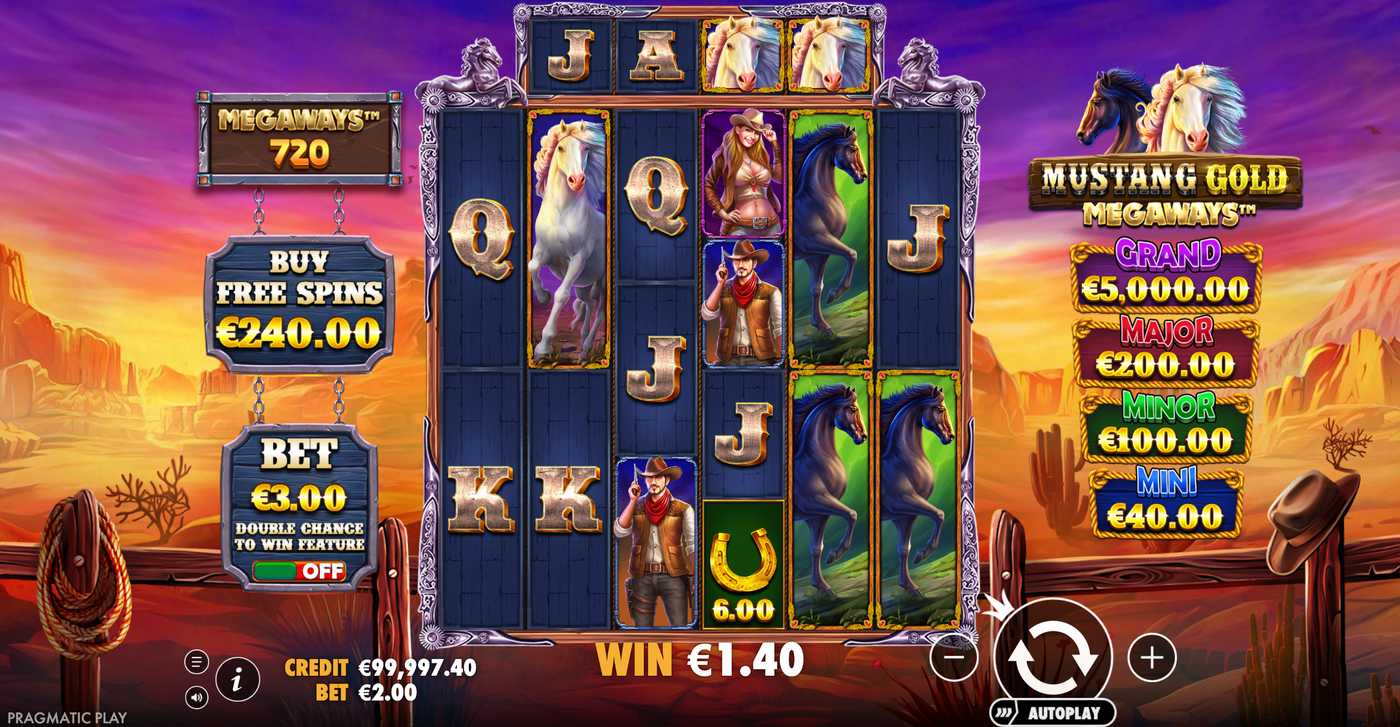Screen dimensions: 1400x727
Task: Click Buy Free Spins for €240.00
Action: [x=297, y=300]
